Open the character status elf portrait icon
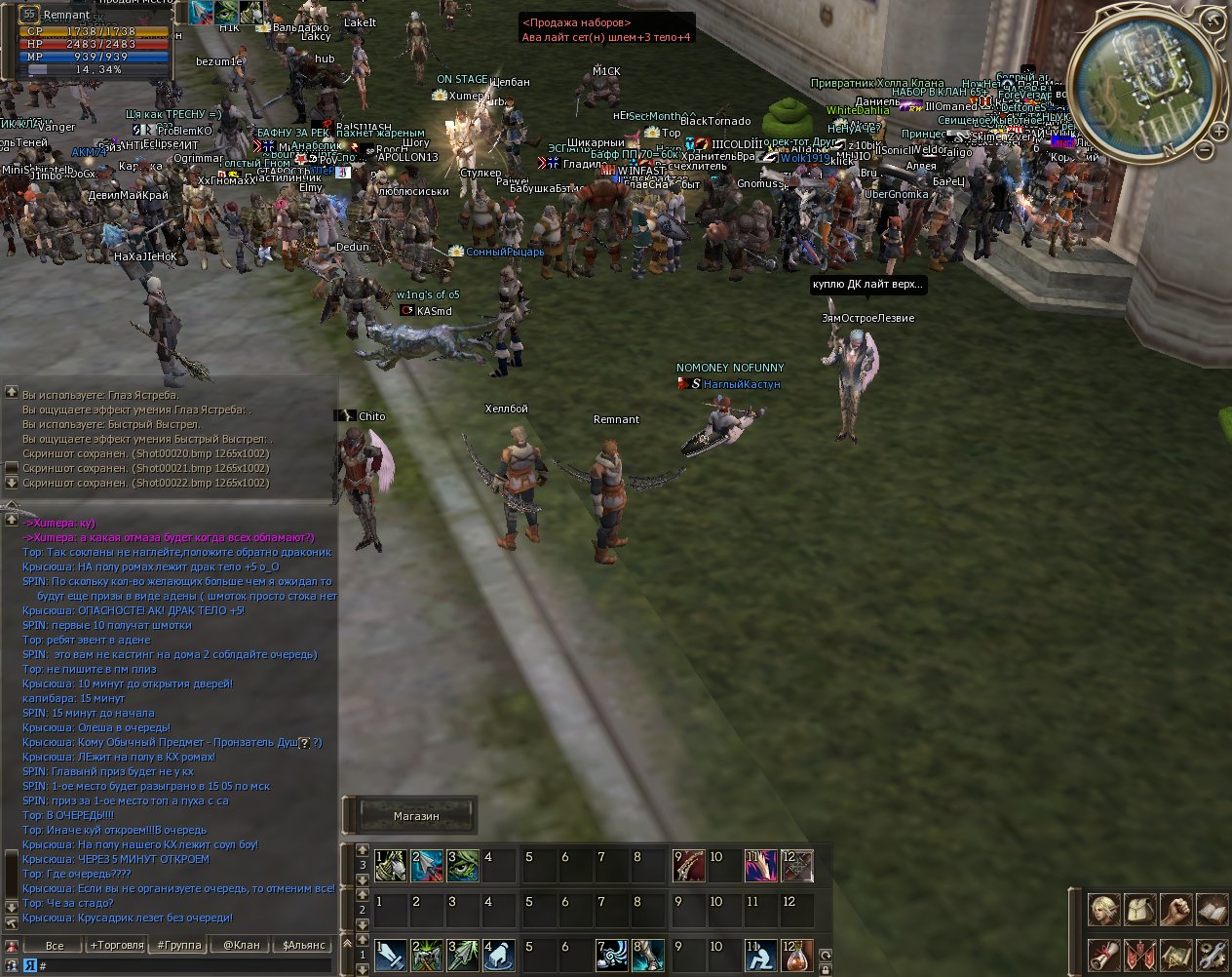Screen dimensions: 1232x977 pyautogui.click(x=1104, y=909)
